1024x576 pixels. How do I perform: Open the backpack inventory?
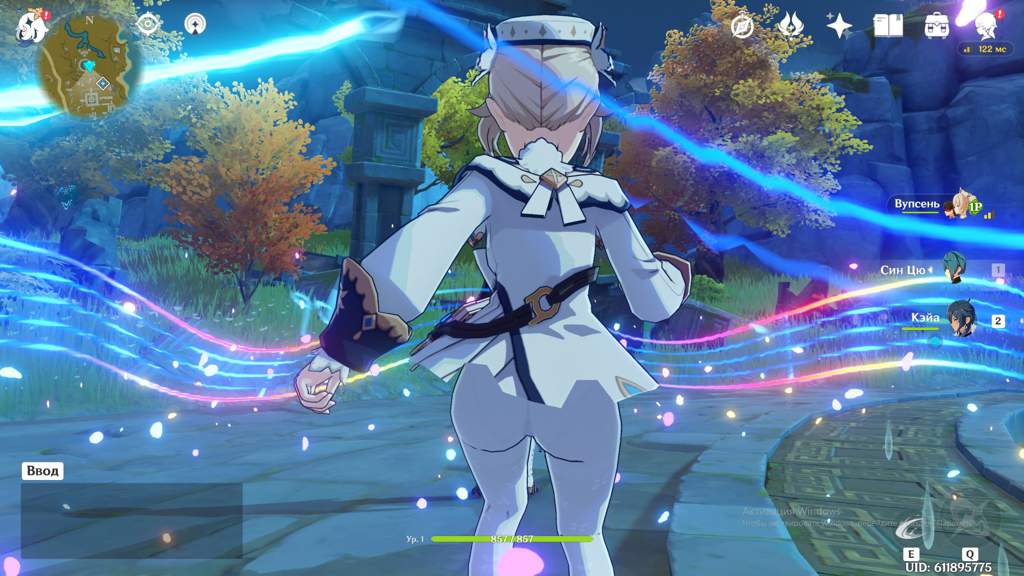[937, 25]
